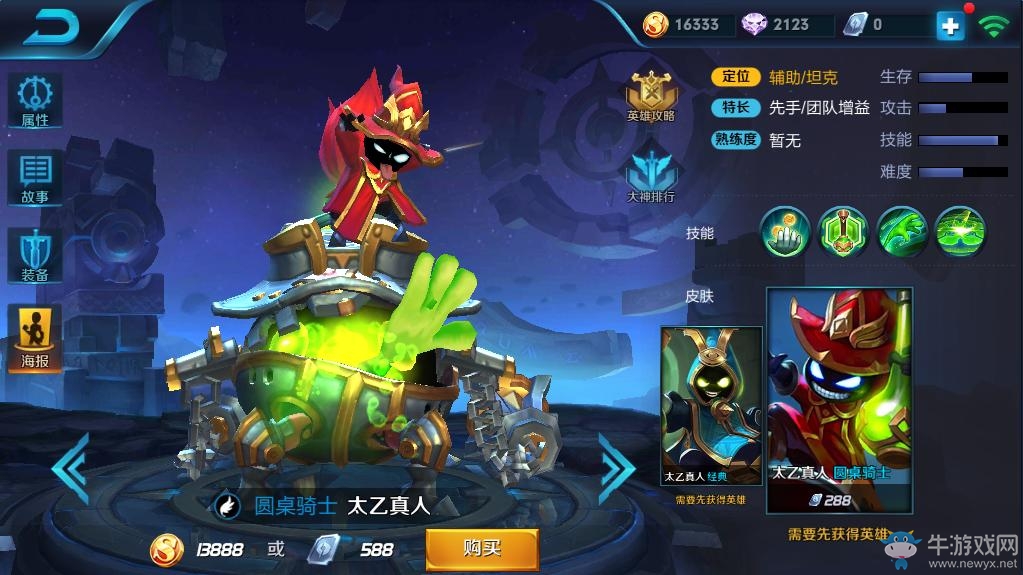
Task: Click the 购买 buy button
Action: [482, 548]
